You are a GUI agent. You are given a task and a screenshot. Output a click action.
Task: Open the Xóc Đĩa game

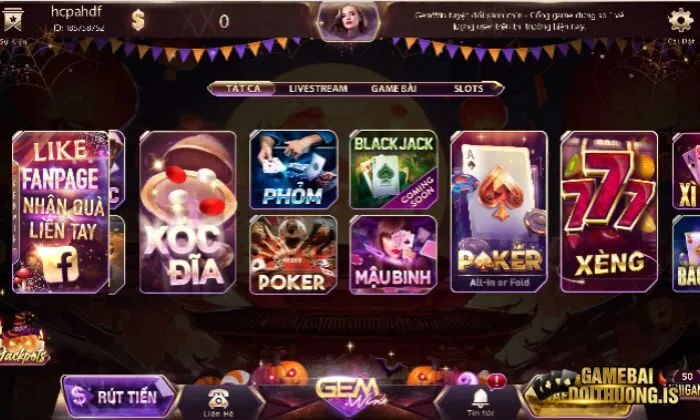point(187,211)
